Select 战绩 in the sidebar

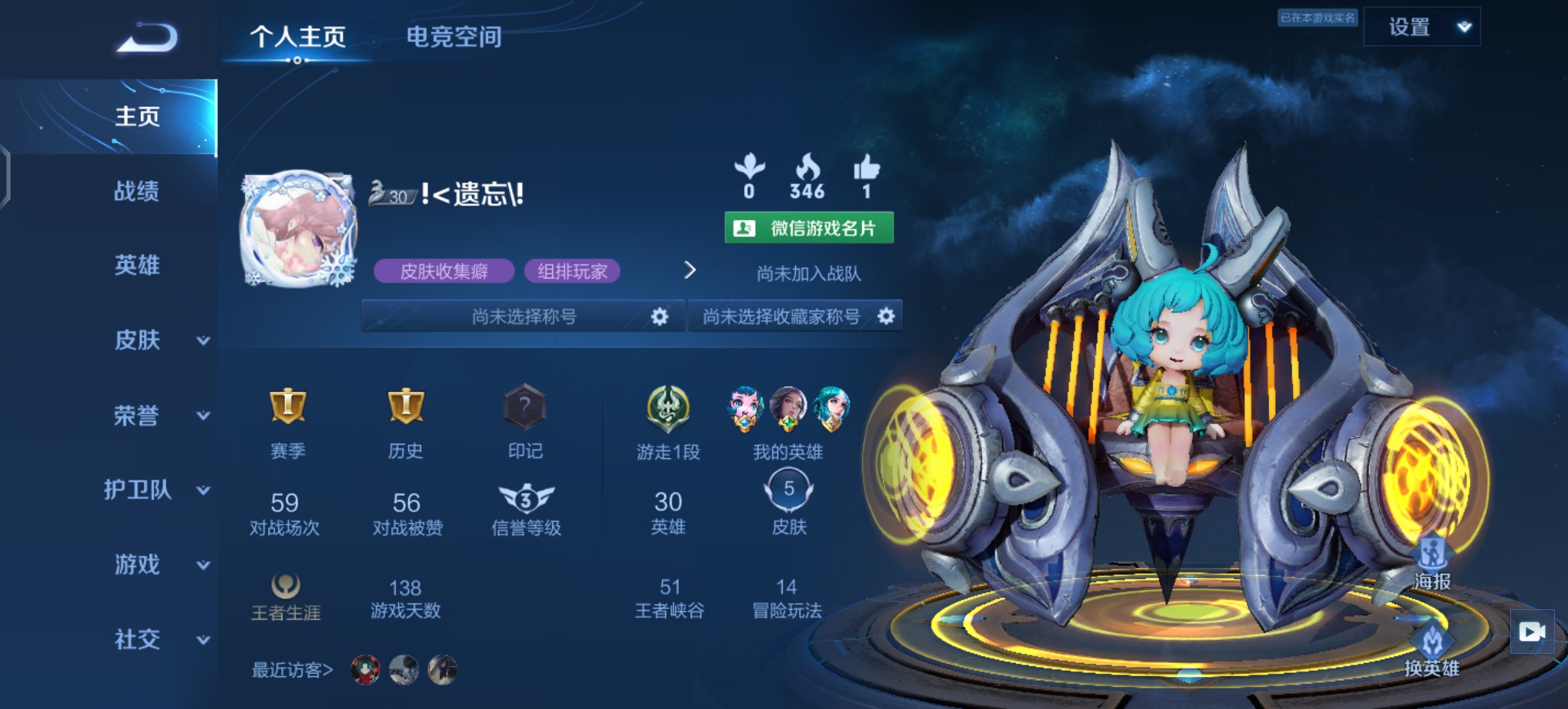click(x=137, y=191)
